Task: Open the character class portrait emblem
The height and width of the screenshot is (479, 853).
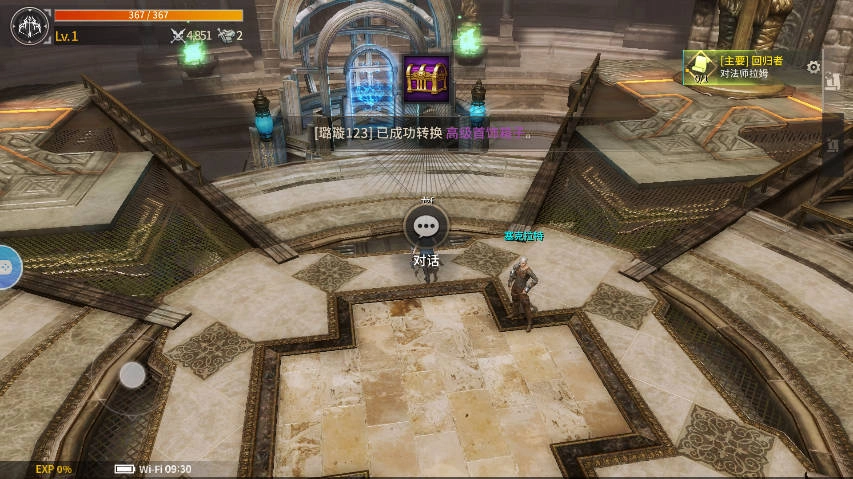Action: [x=29, y=25]
